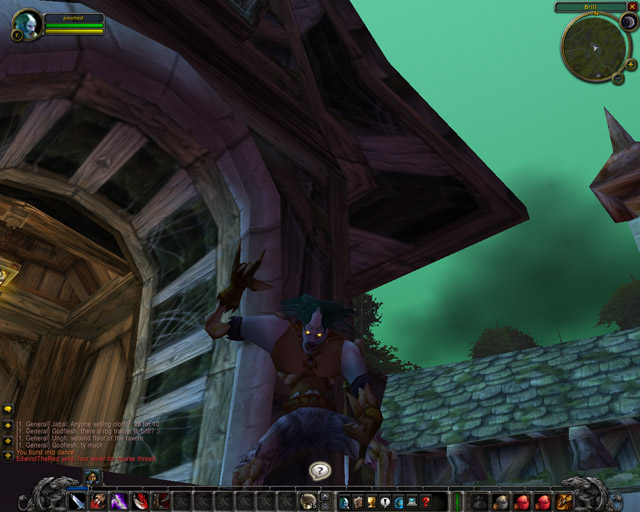Open the chat menu speech bubble button

pos(7,409)
